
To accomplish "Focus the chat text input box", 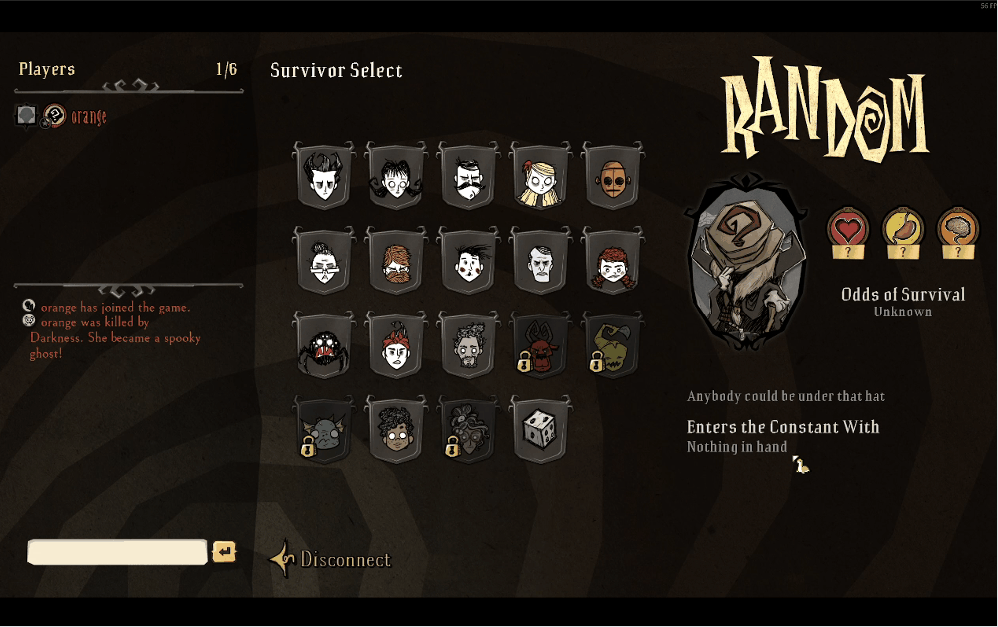I will coord(117,552).
